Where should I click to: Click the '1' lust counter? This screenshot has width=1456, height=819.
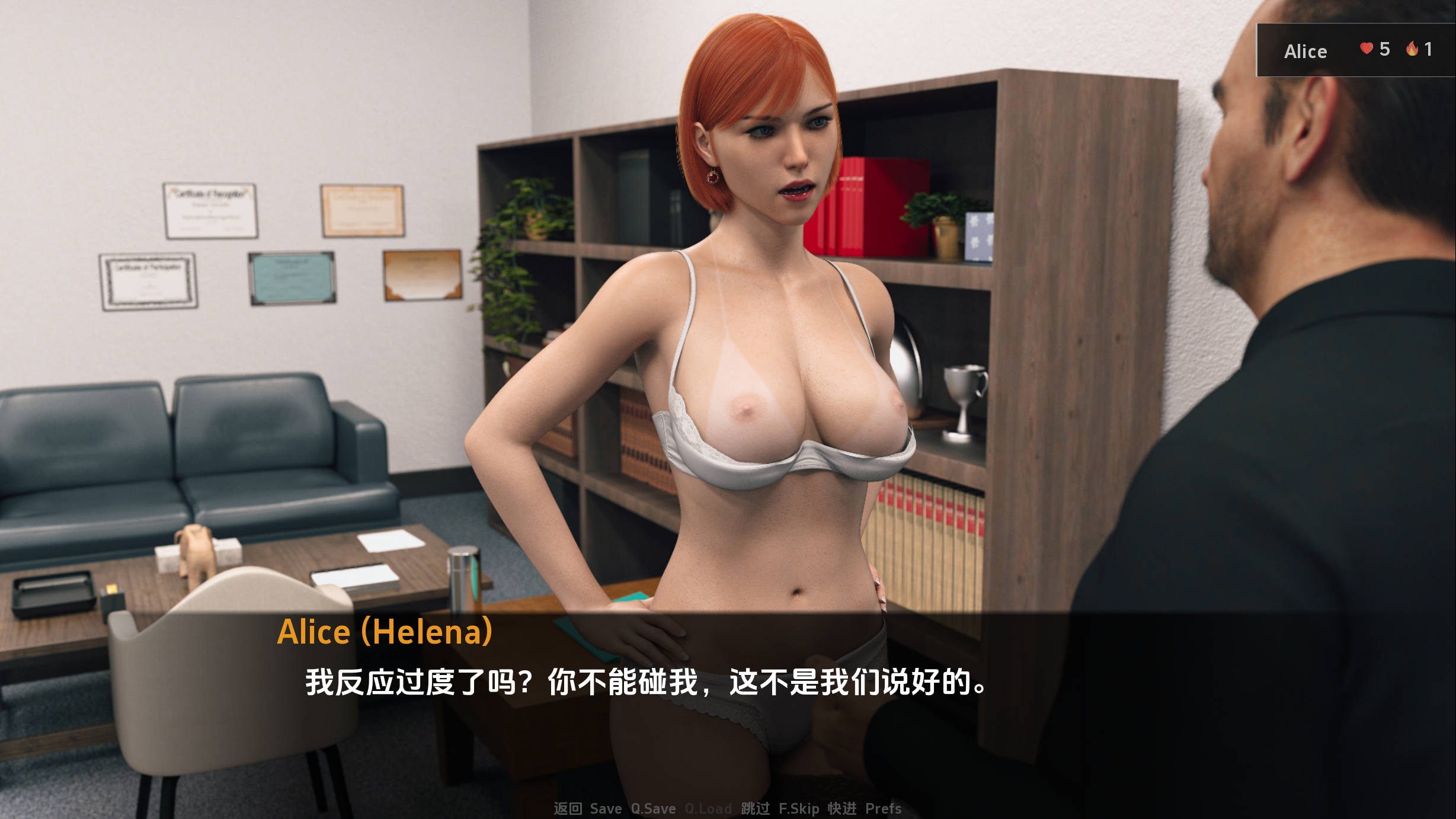pos(1431,51)
